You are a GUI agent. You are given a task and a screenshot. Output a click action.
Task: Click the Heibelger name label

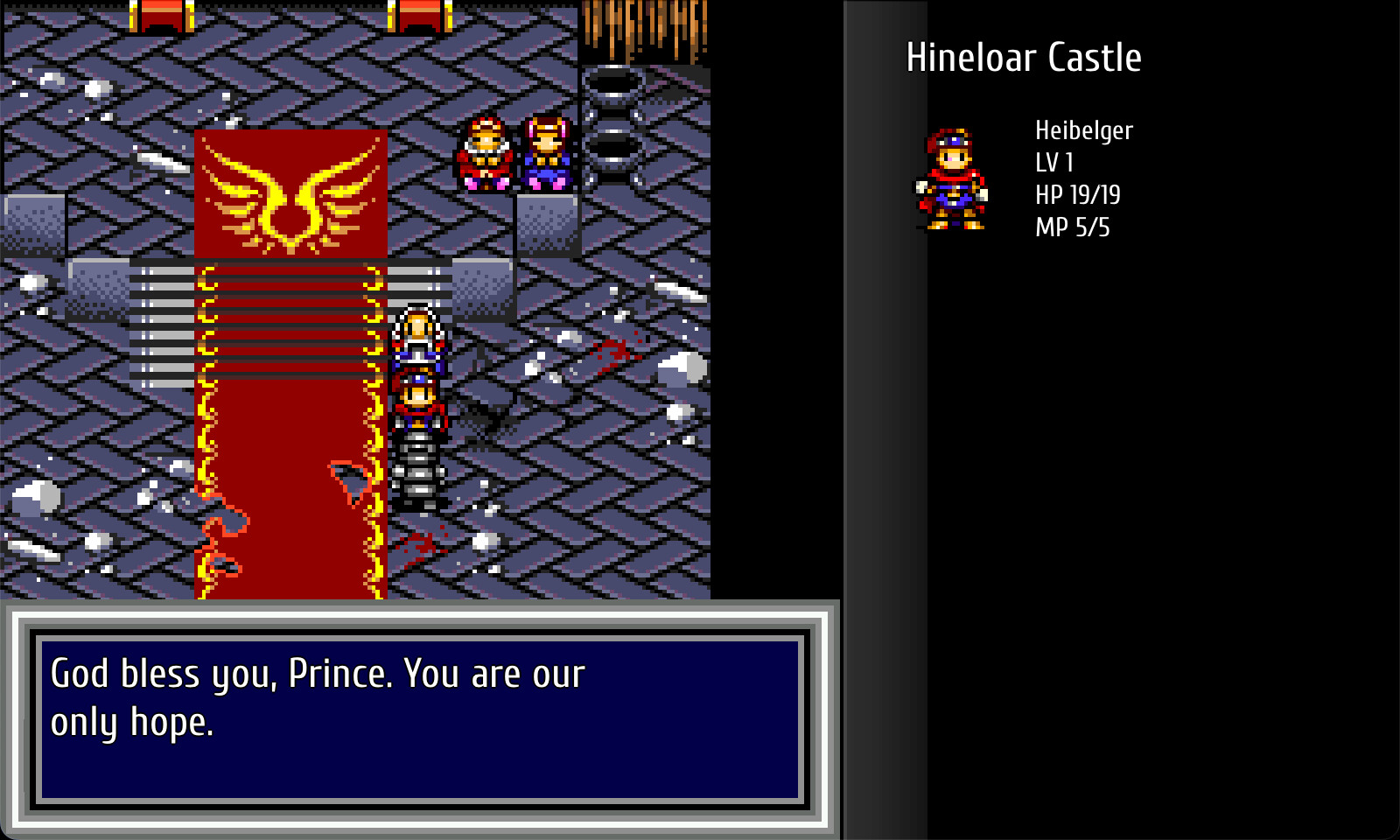click(1082, 129)
